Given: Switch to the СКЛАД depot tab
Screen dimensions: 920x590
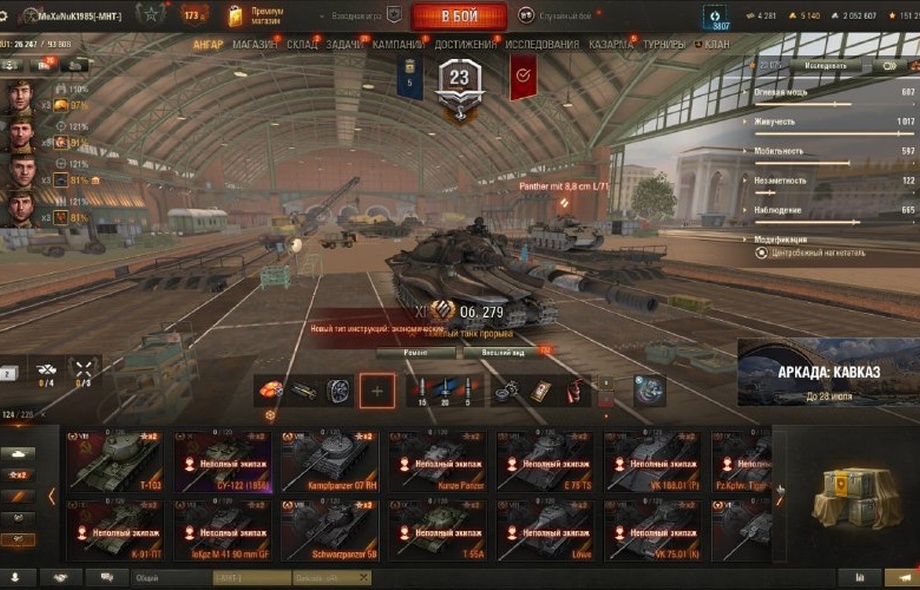Looking at the screenshot, I should 302,45.
